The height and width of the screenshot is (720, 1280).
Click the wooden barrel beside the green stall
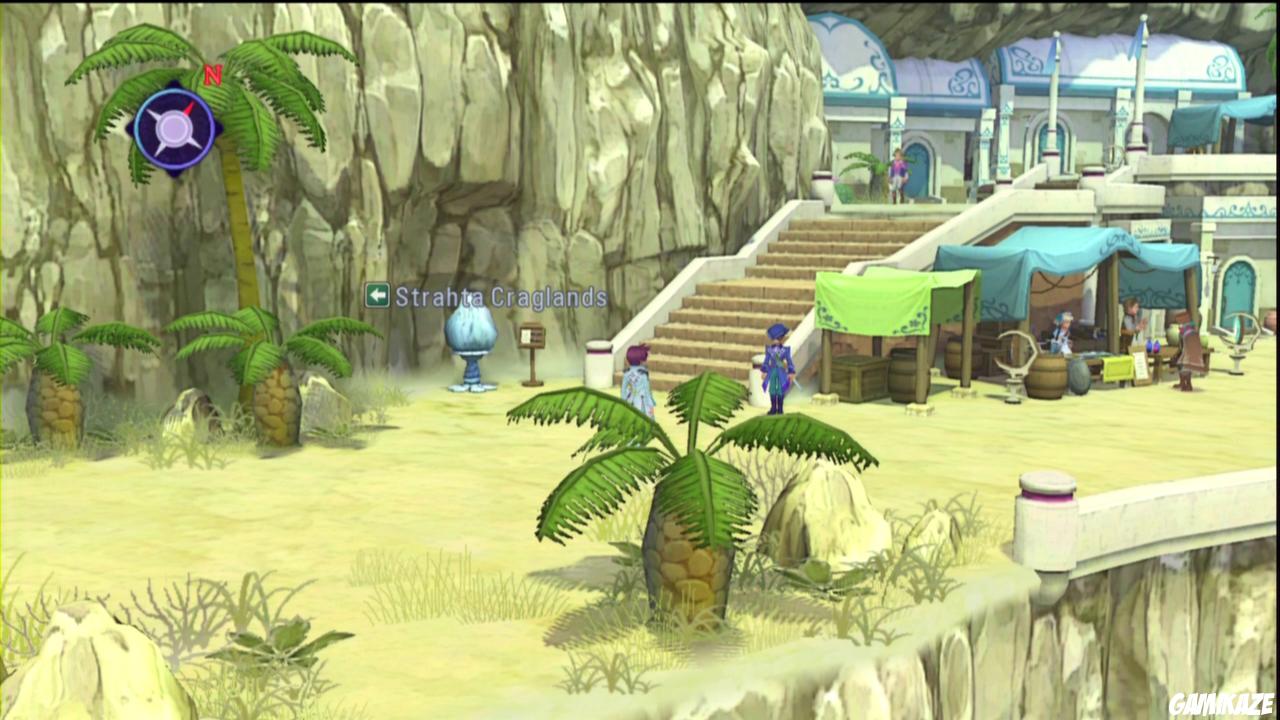[901, 374]
